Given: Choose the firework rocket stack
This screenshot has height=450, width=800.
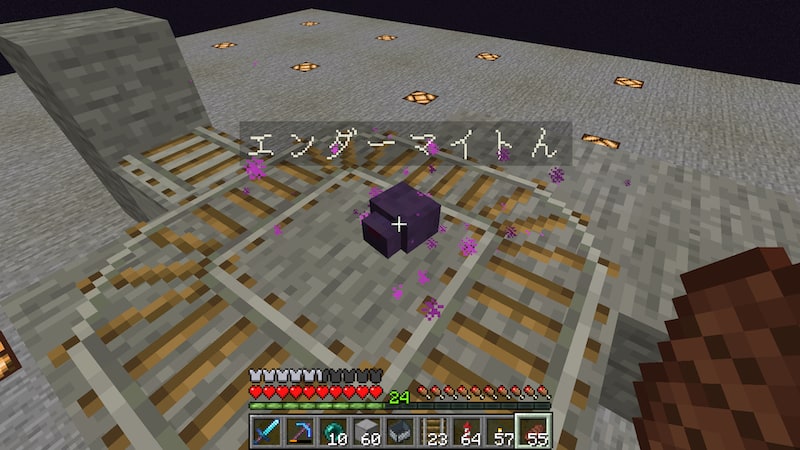Looking at the screenshot, I should [x=466, y=432].
